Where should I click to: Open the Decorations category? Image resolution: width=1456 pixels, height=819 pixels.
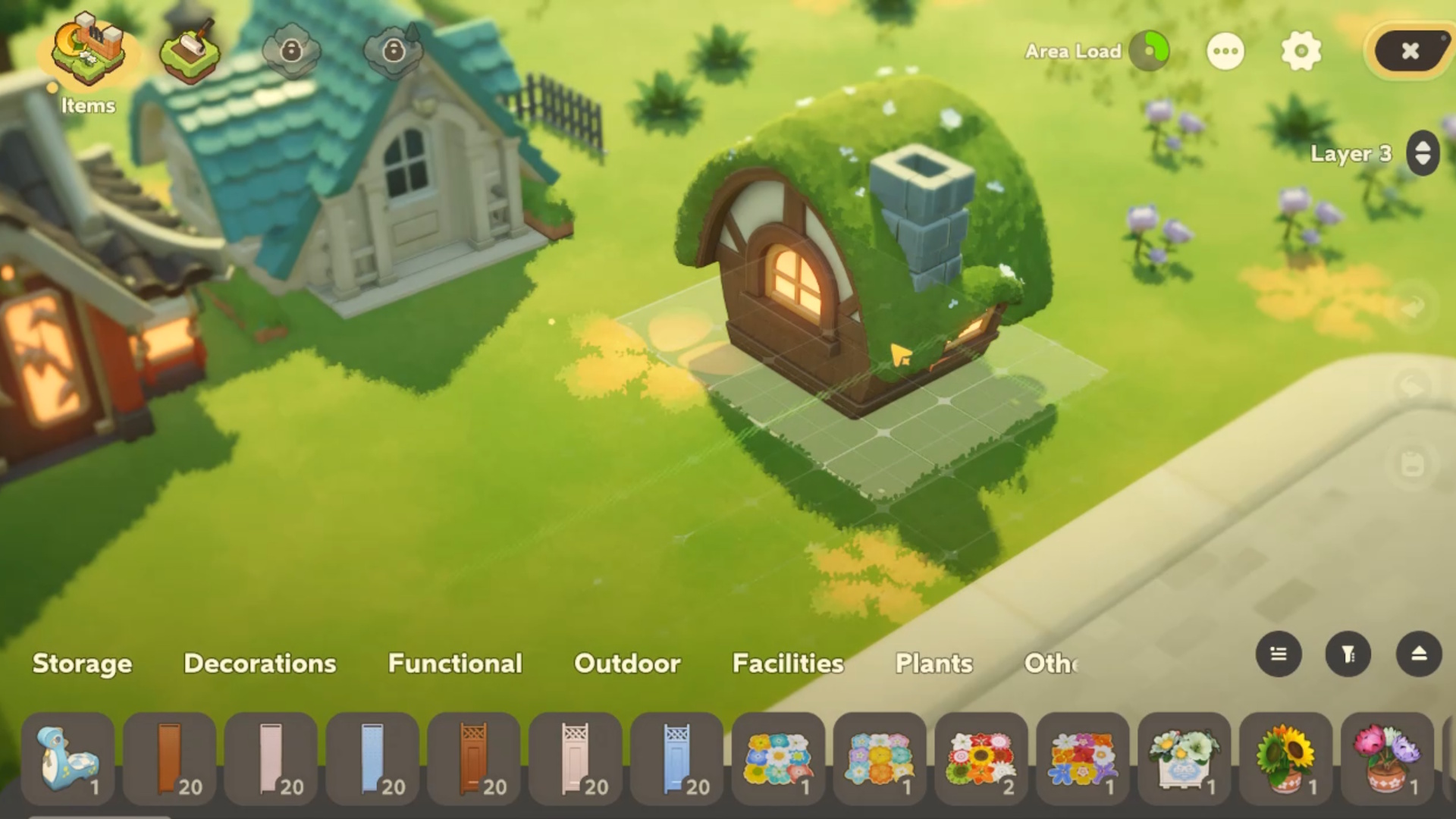click(x=259, y=664)
